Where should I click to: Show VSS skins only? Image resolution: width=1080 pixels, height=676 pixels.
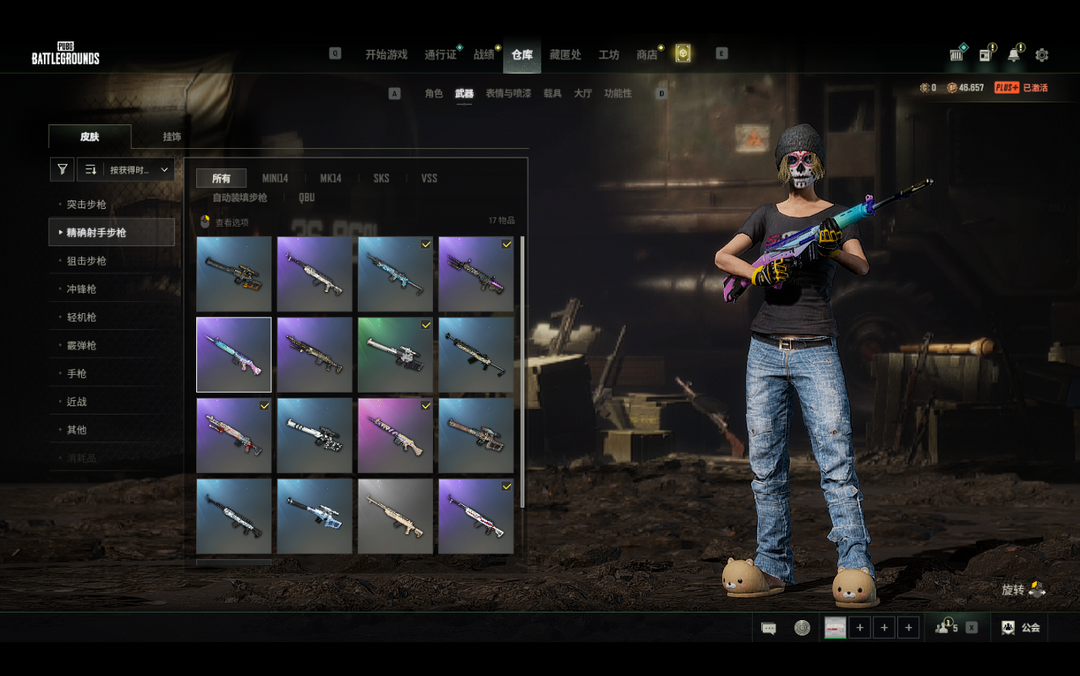(x=429, y=178)
